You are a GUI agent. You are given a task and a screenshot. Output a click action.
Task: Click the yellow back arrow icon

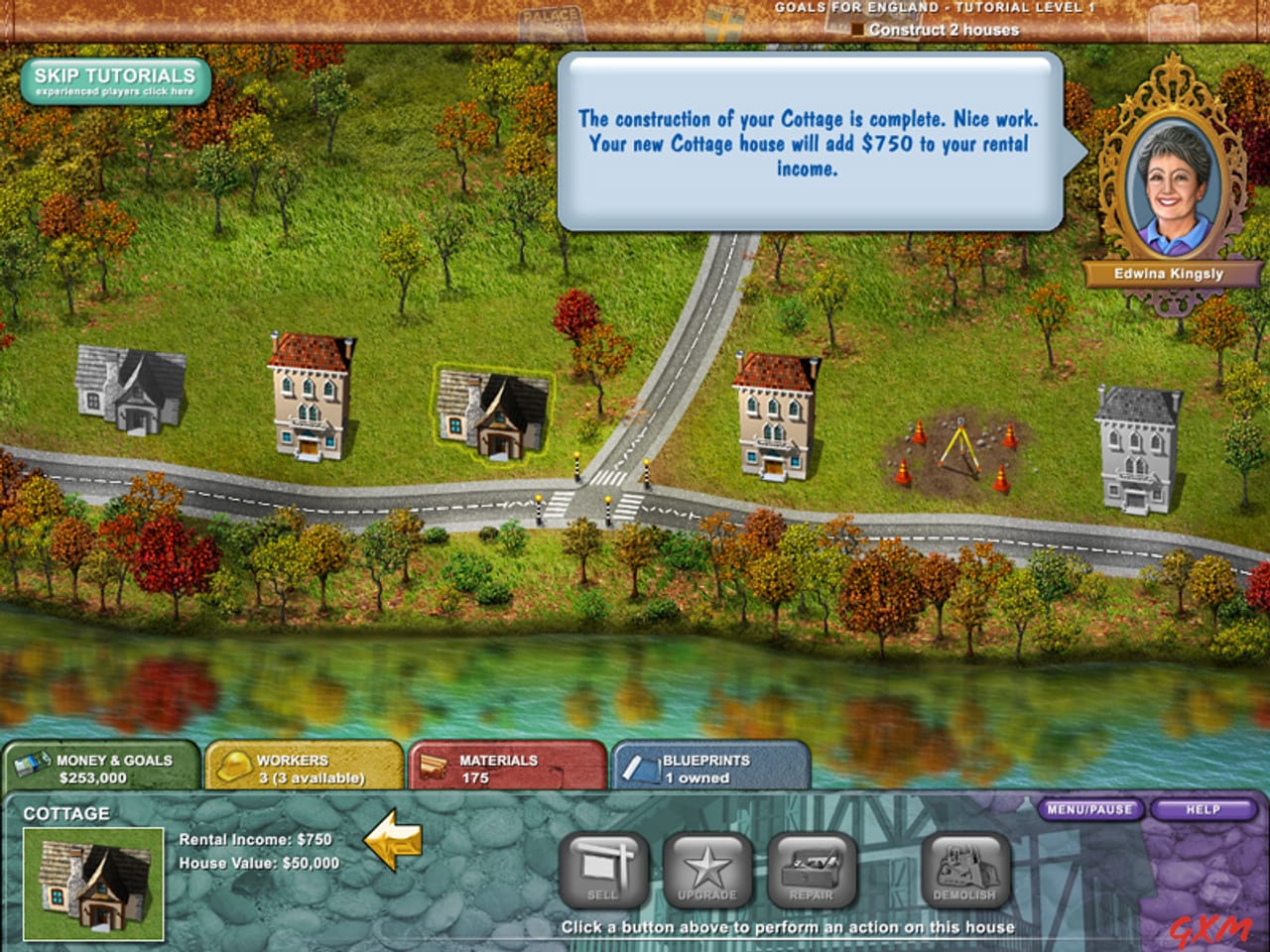(396, 843)
